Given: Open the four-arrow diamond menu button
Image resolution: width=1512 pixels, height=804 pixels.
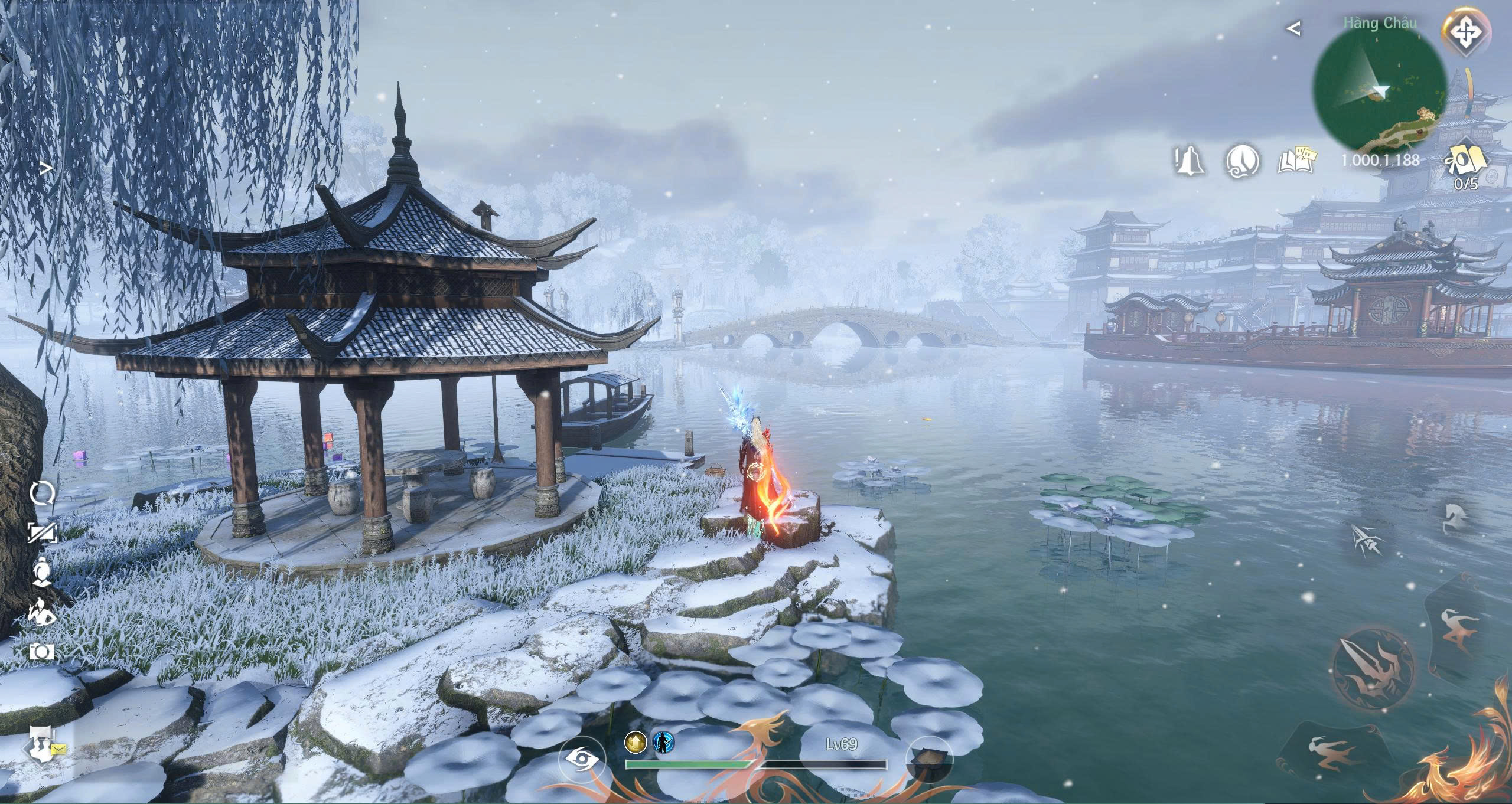Looking at the screenshot, I should pos(1465,33).
